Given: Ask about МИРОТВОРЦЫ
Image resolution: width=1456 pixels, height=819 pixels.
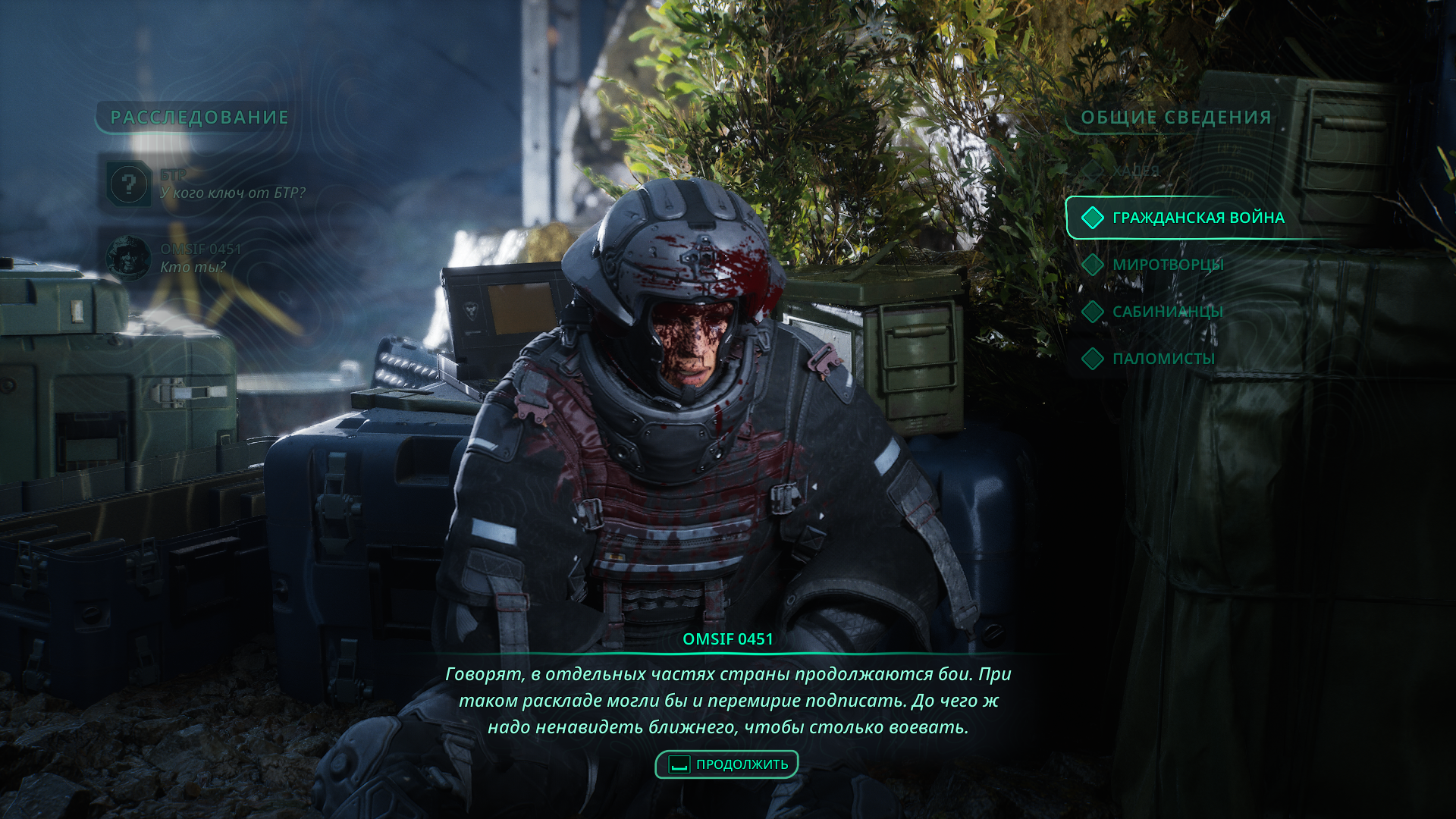Looking at the screenshot, I should click(1168, 265).
